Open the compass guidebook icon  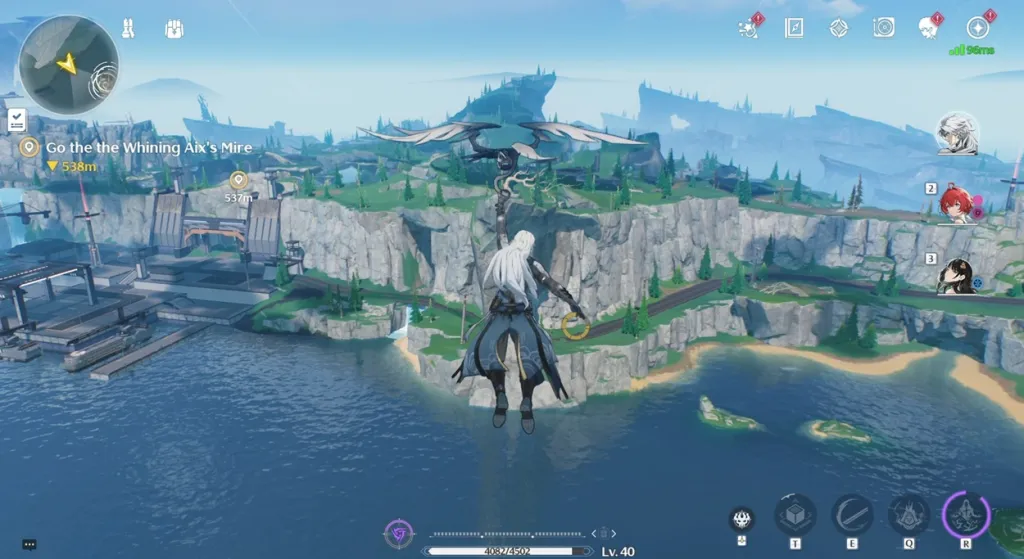coord(794,28)
